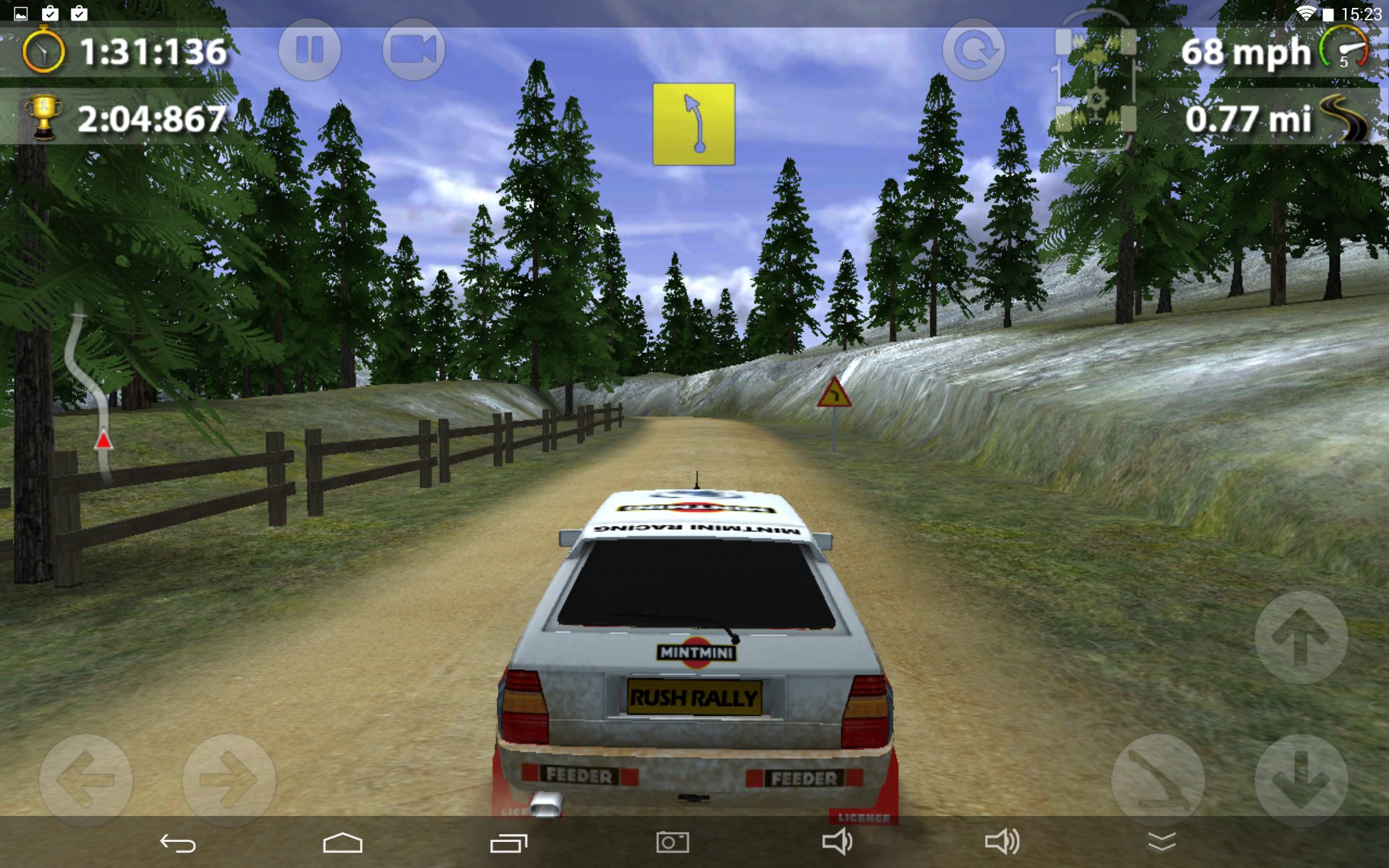Screen dimensions: 1389x868
Task: Show recent apps in navigation bar
Action: [x=509, y=843]
